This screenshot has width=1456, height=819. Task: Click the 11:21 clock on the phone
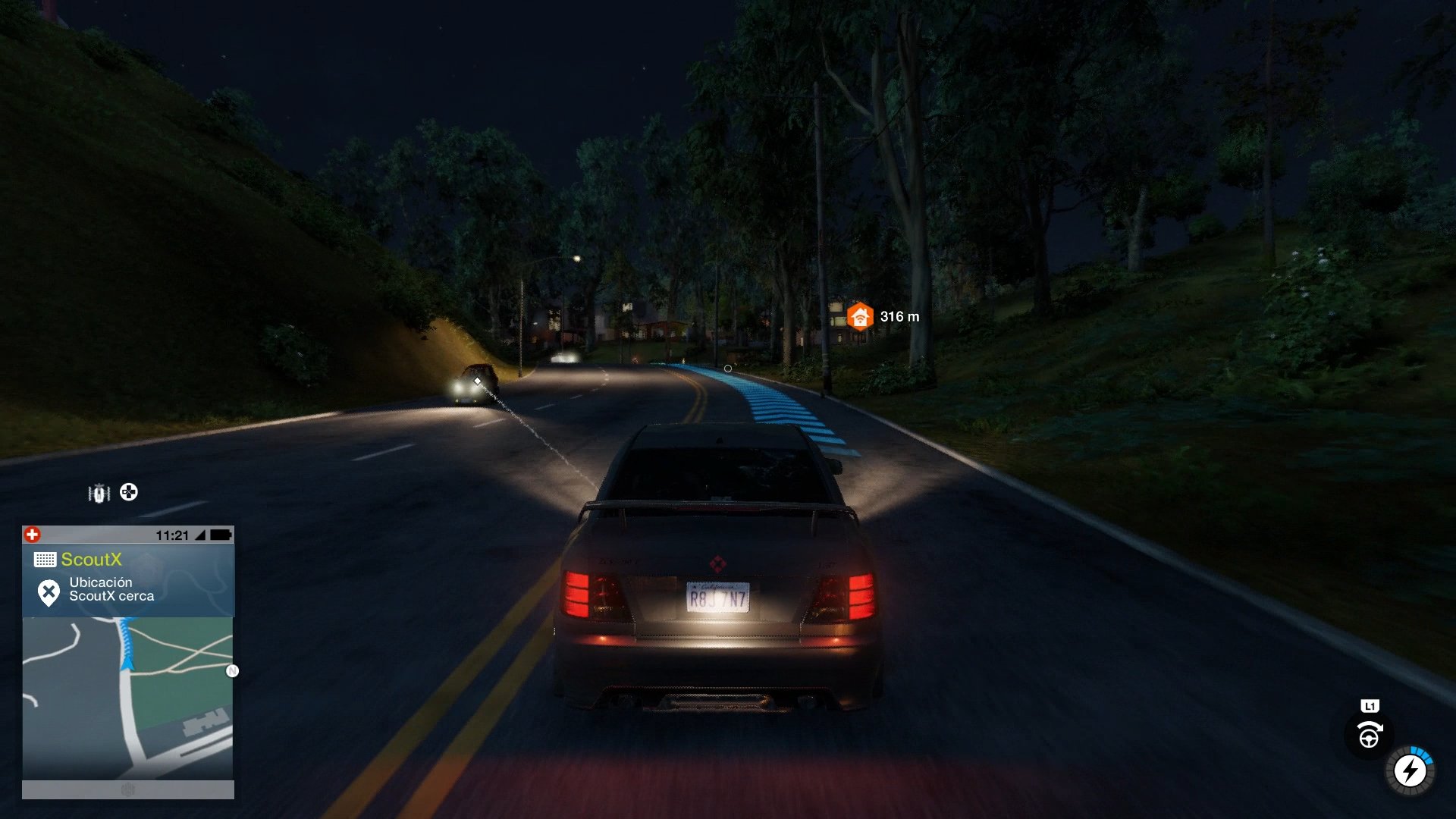[x=173, y=535]
